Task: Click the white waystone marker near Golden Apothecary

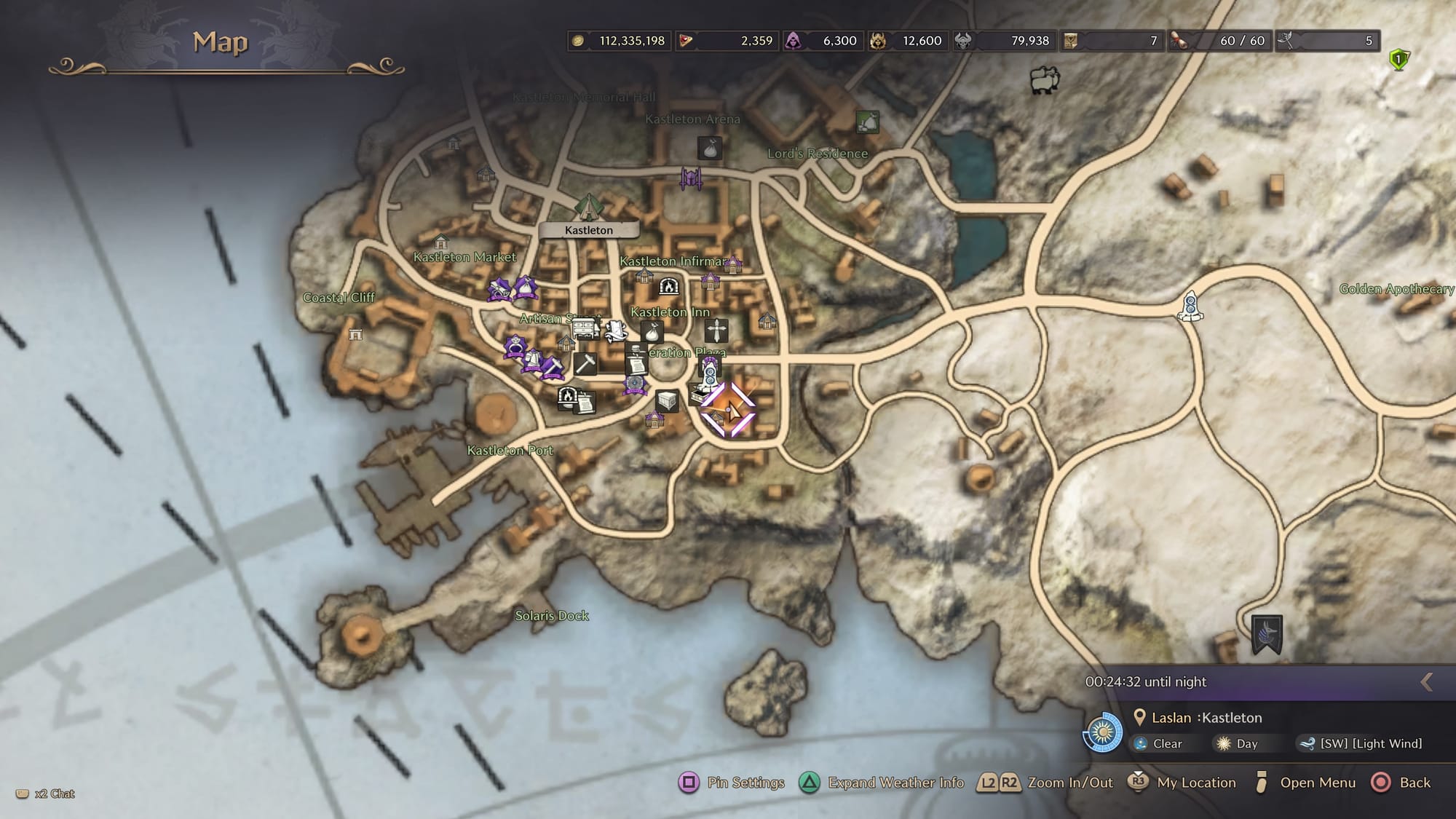Action: coord(1190,306)
